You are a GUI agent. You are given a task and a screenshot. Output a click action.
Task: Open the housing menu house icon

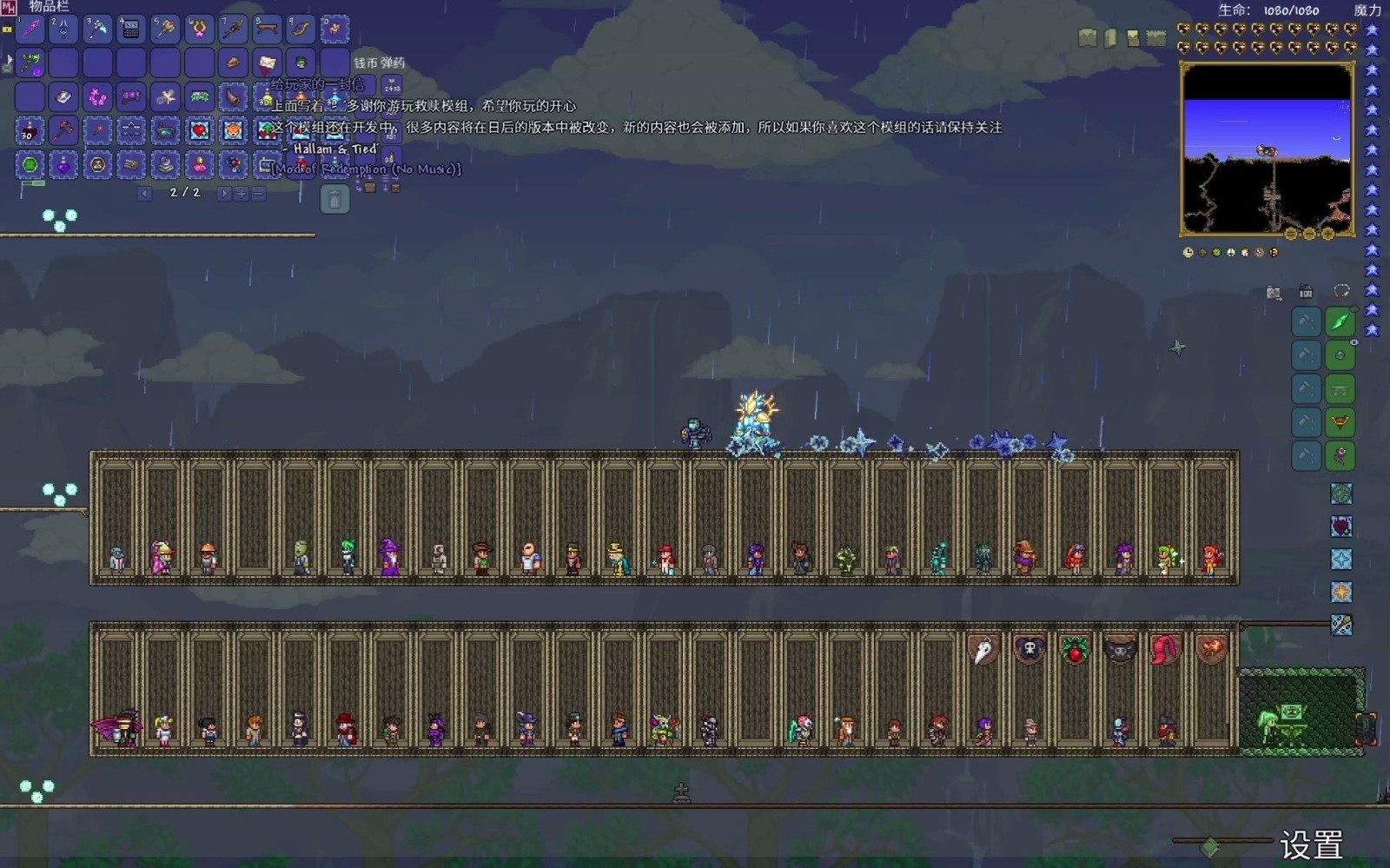pyautogui.click(x=1306, y=292)
